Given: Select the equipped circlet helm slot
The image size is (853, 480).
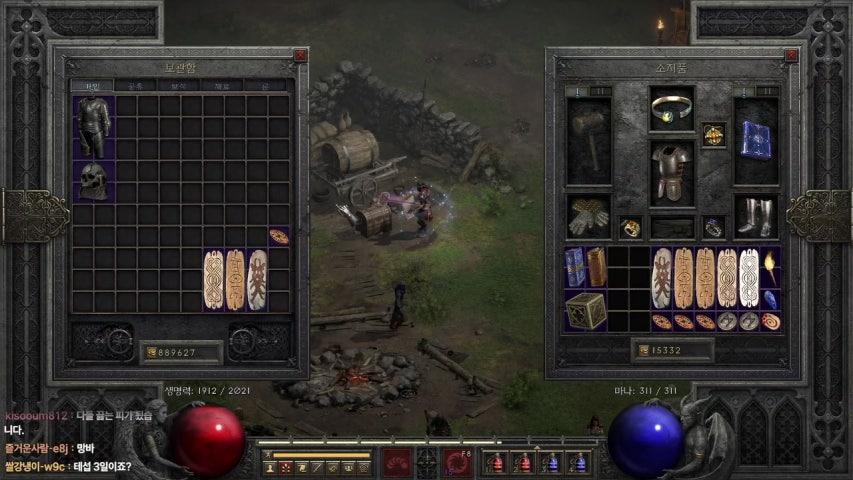Looking at the screenshot, I should tap(671, 109).
